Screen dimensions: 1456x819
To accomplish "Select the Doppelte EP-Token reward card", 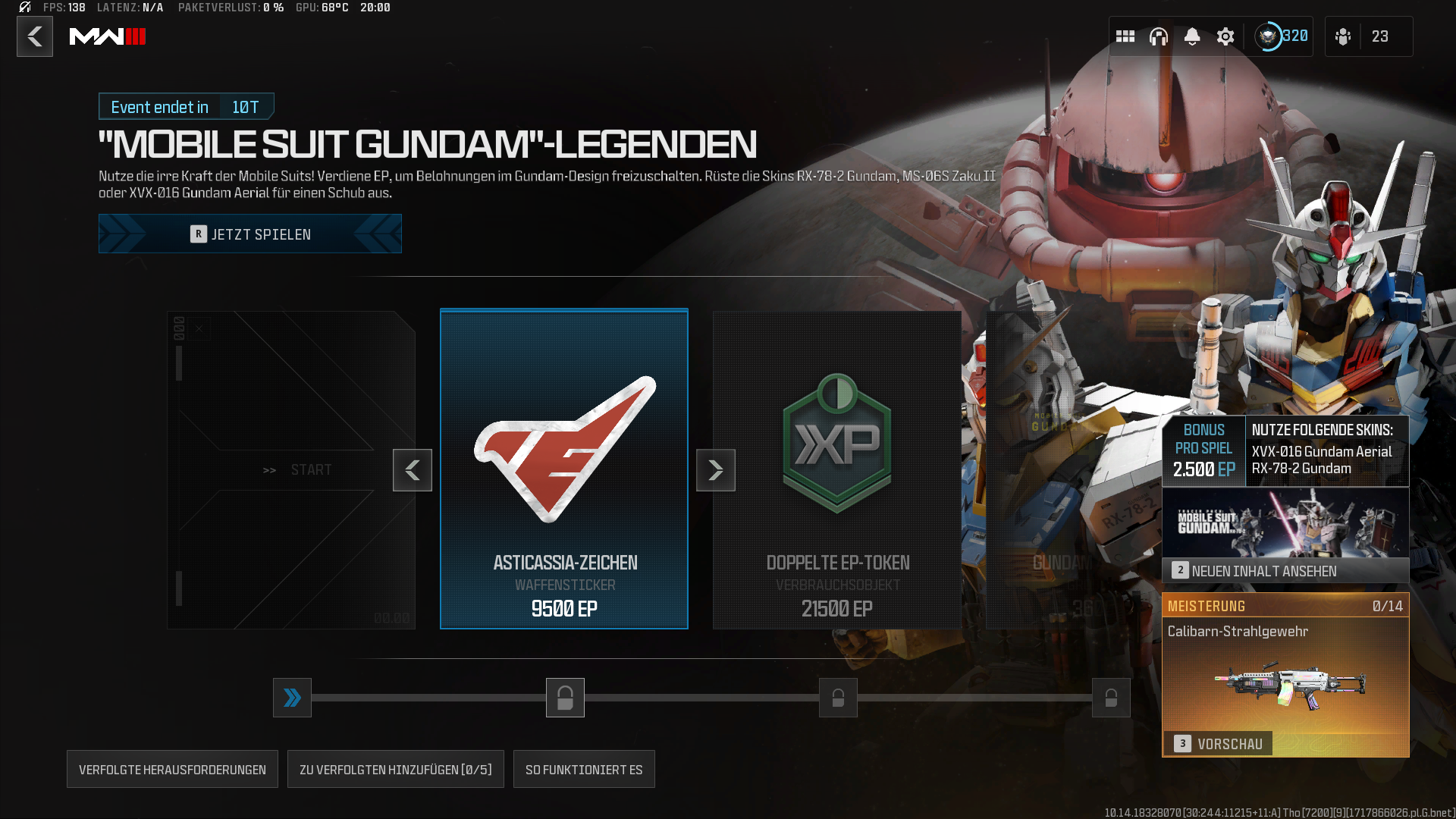I will coord(837,469).
